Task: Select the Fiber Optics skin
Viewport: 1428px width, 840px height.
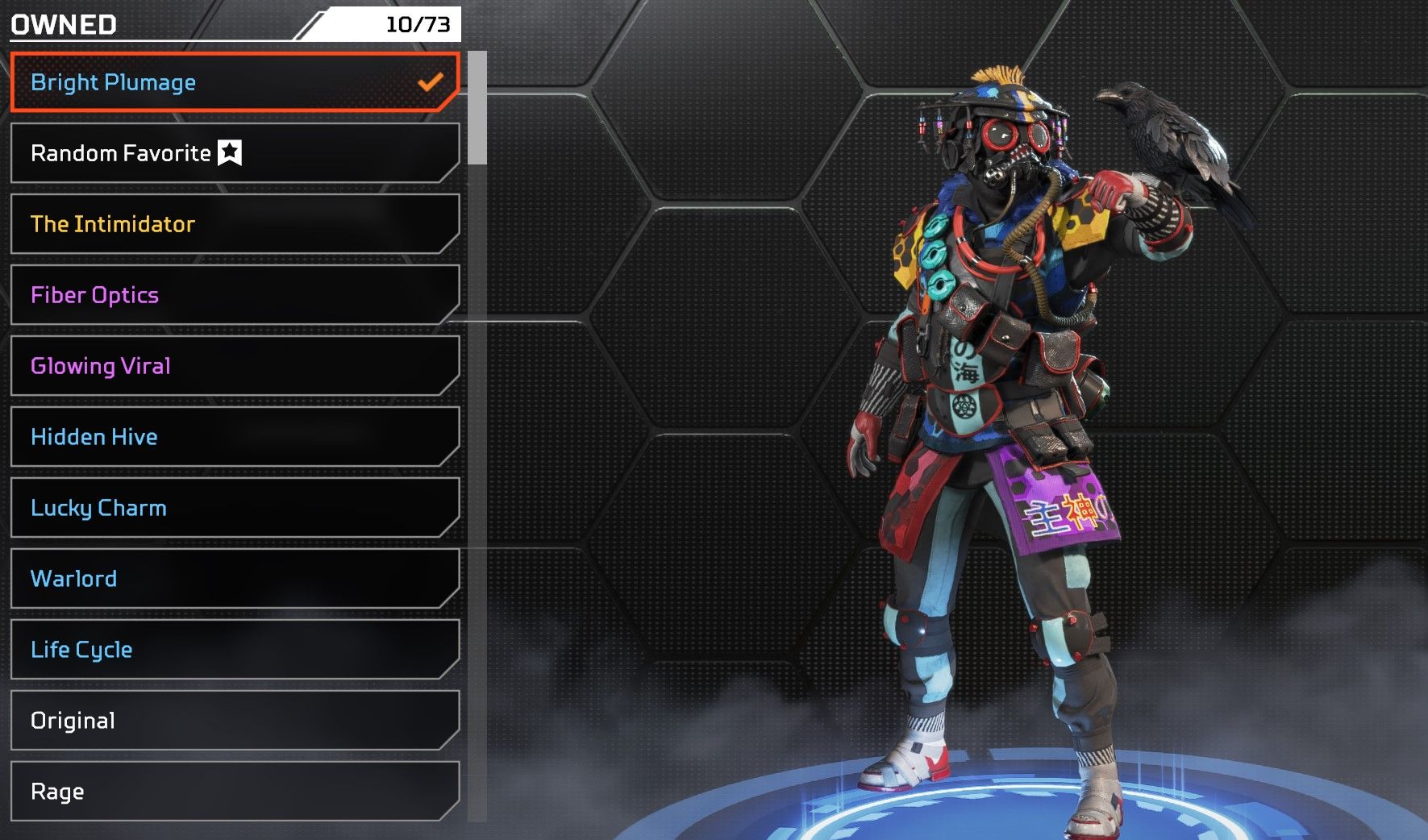Action: coord(234,295)
